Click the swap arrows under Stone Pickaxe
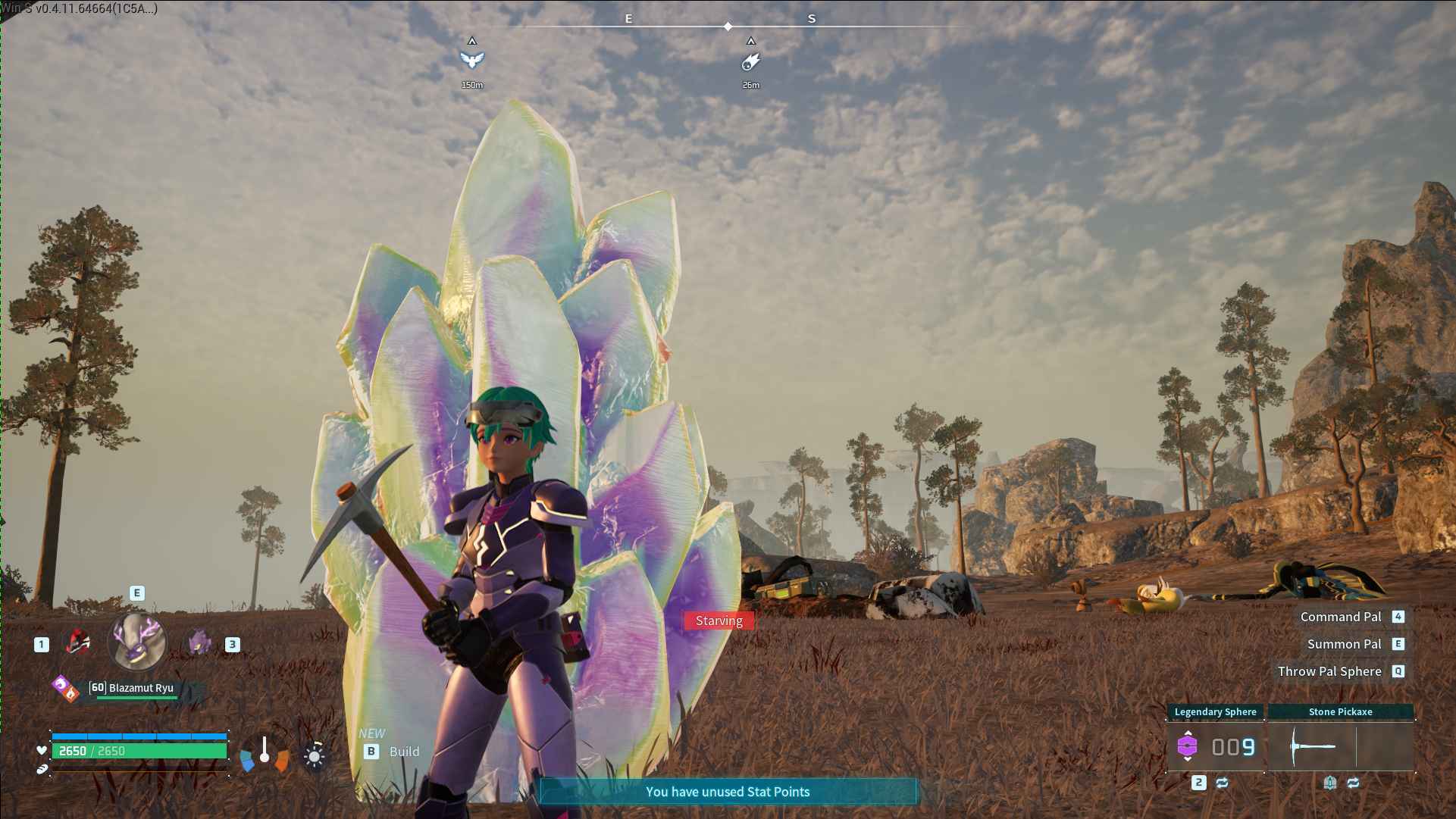This screenshot has width=1456, height=819. tap(1353, 783)
